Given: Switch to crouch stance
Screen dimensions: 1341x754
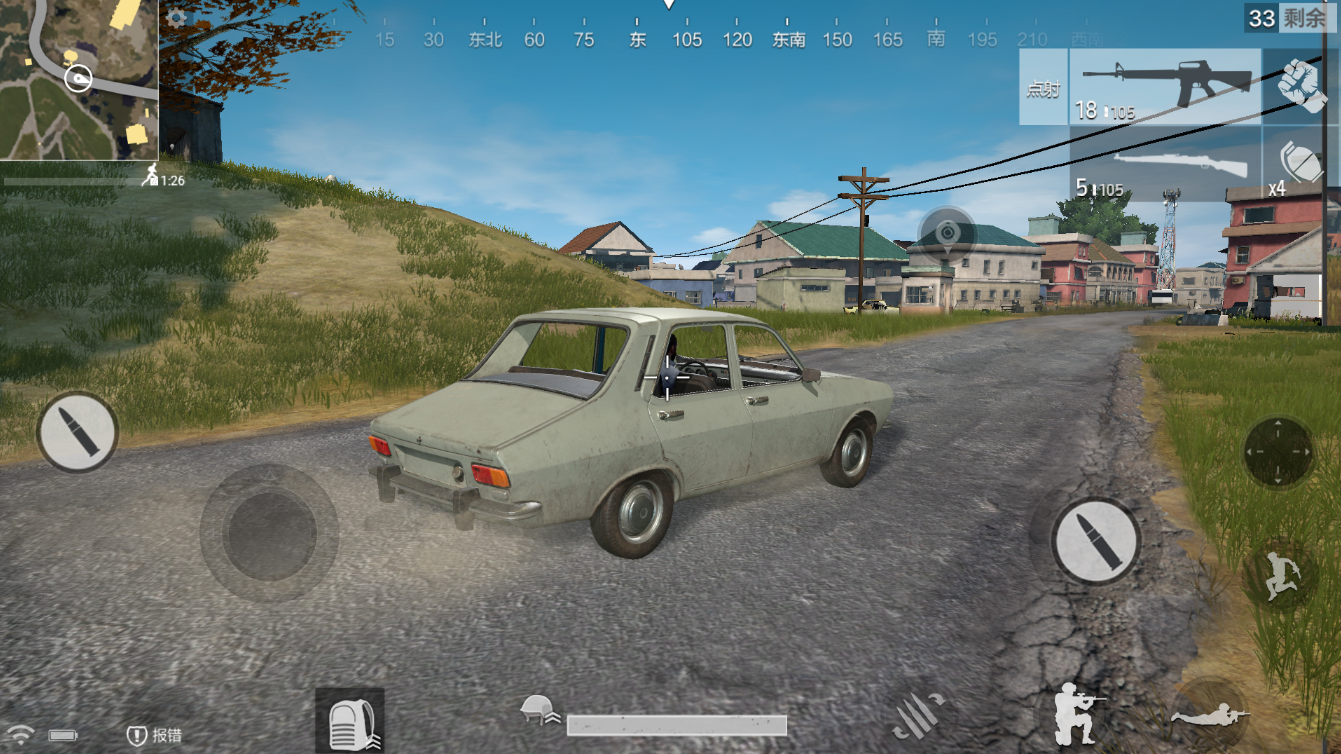Looking at the screenshot, I should (x=1081, y=712).
